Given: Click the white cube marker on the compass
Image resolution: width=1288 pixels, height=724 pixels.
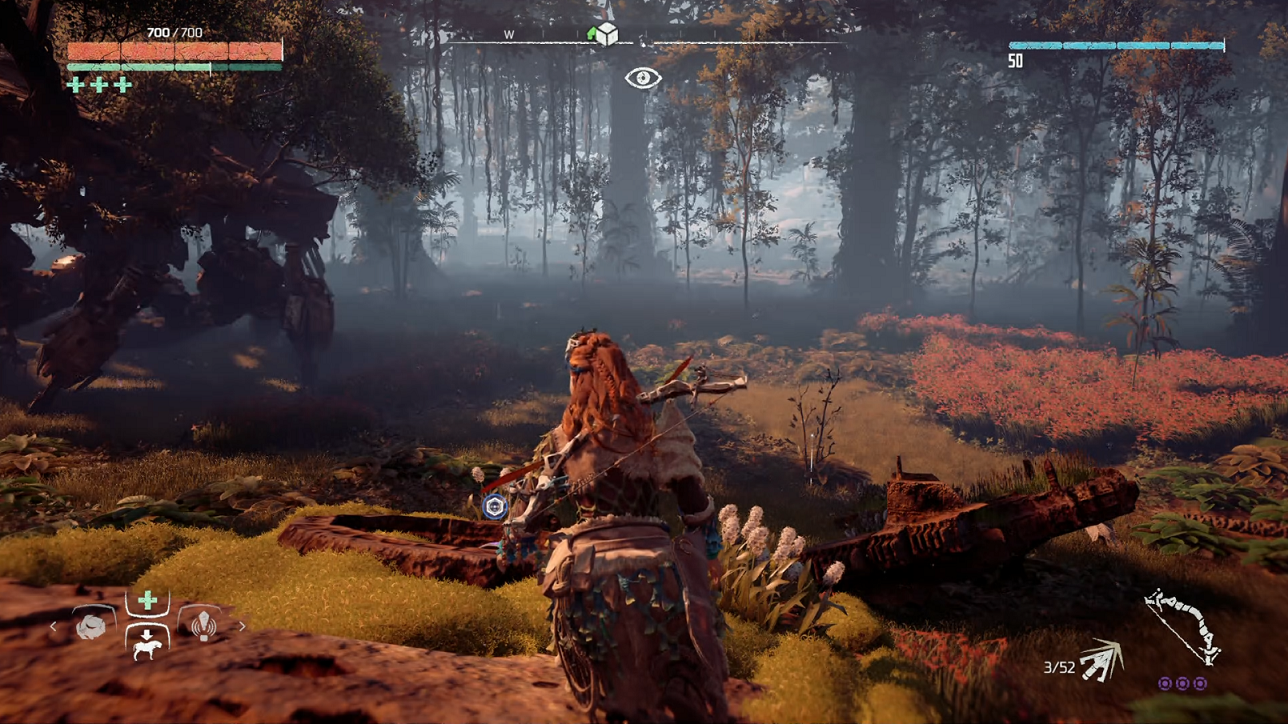Looking at the screenshot, I should (x=606, y=34).
